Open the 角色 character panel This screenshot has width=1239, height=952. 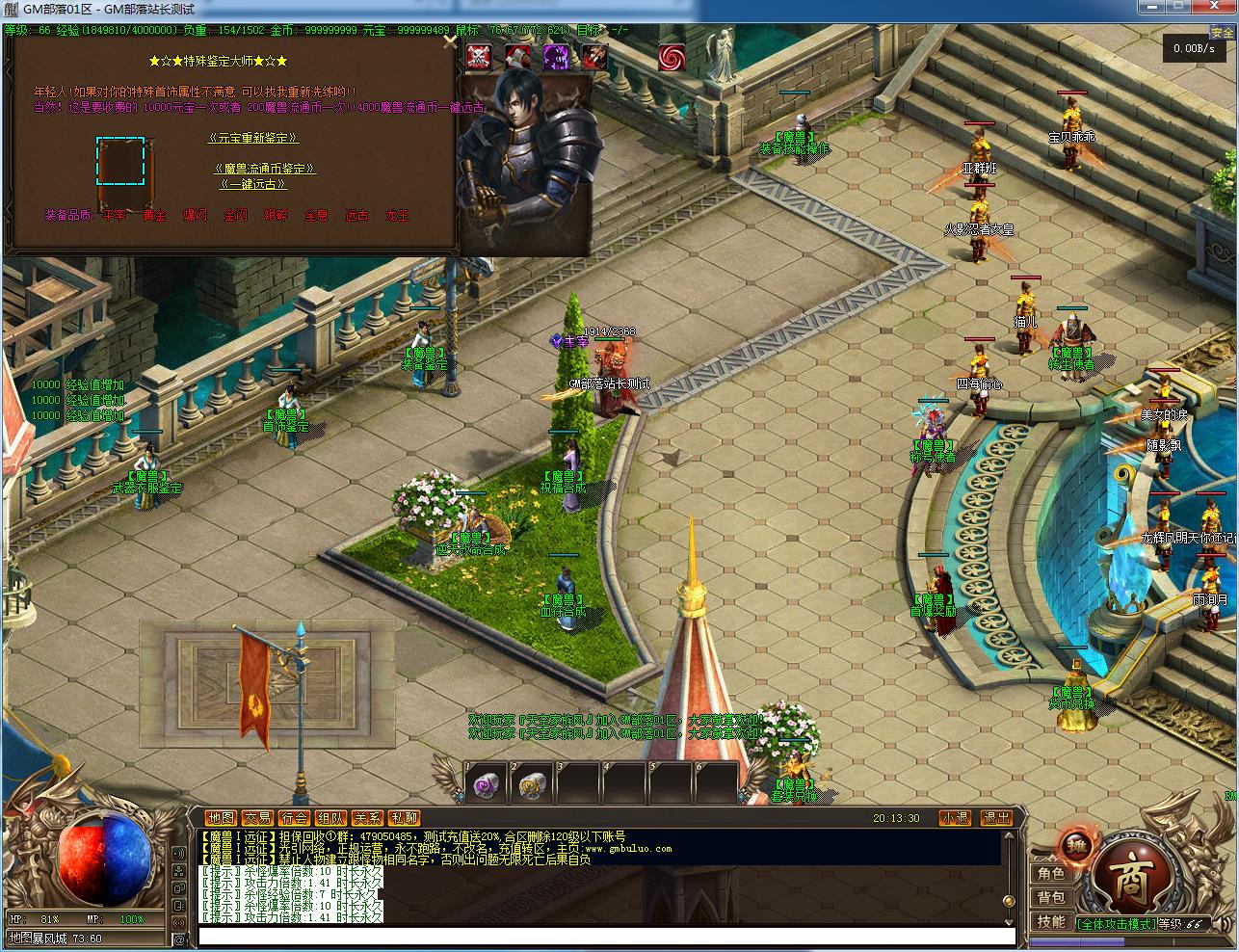pyautogui.click(x=1050, y=873)
